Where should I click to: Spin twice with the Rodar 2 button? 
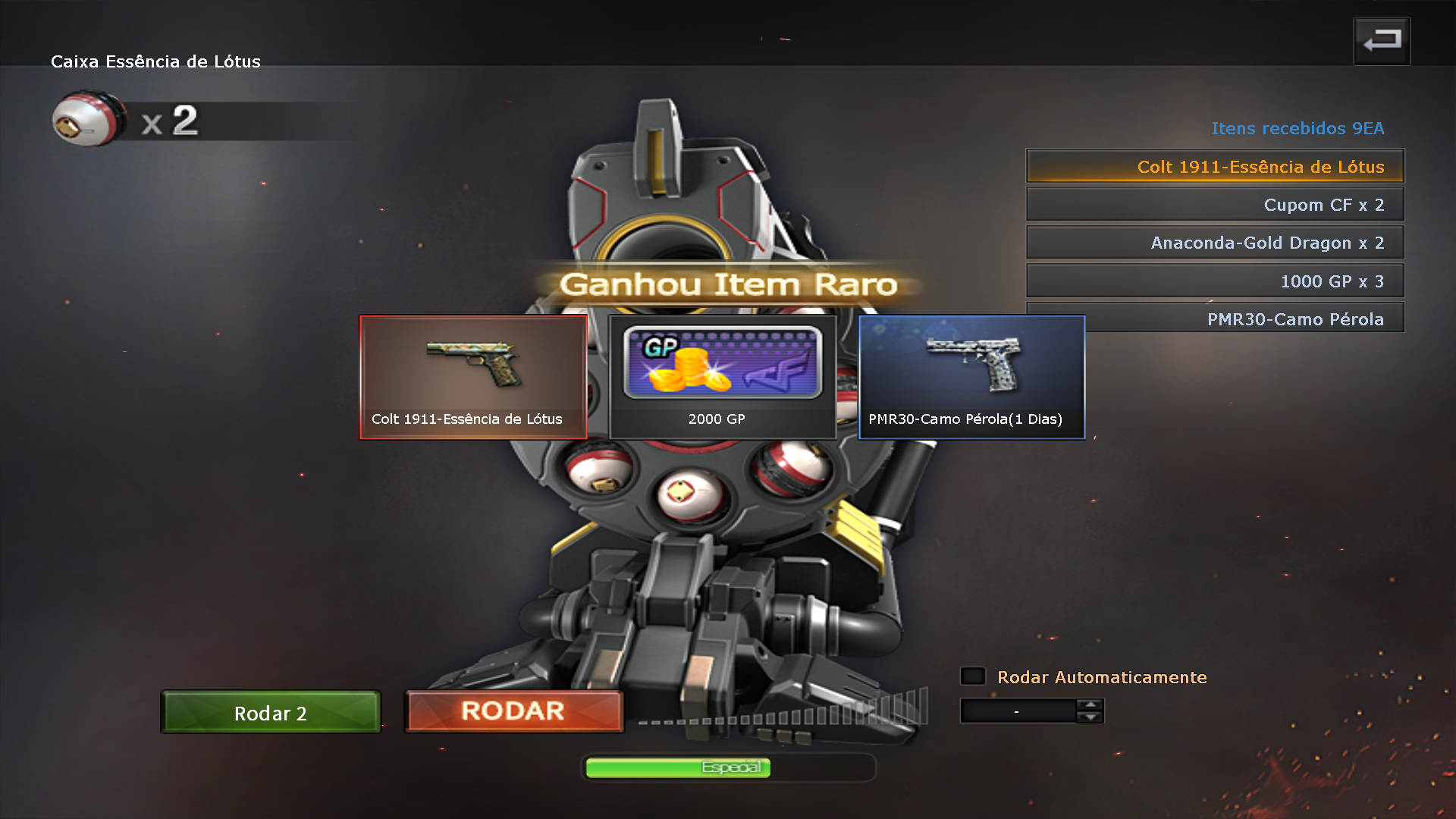coord(271,713)
